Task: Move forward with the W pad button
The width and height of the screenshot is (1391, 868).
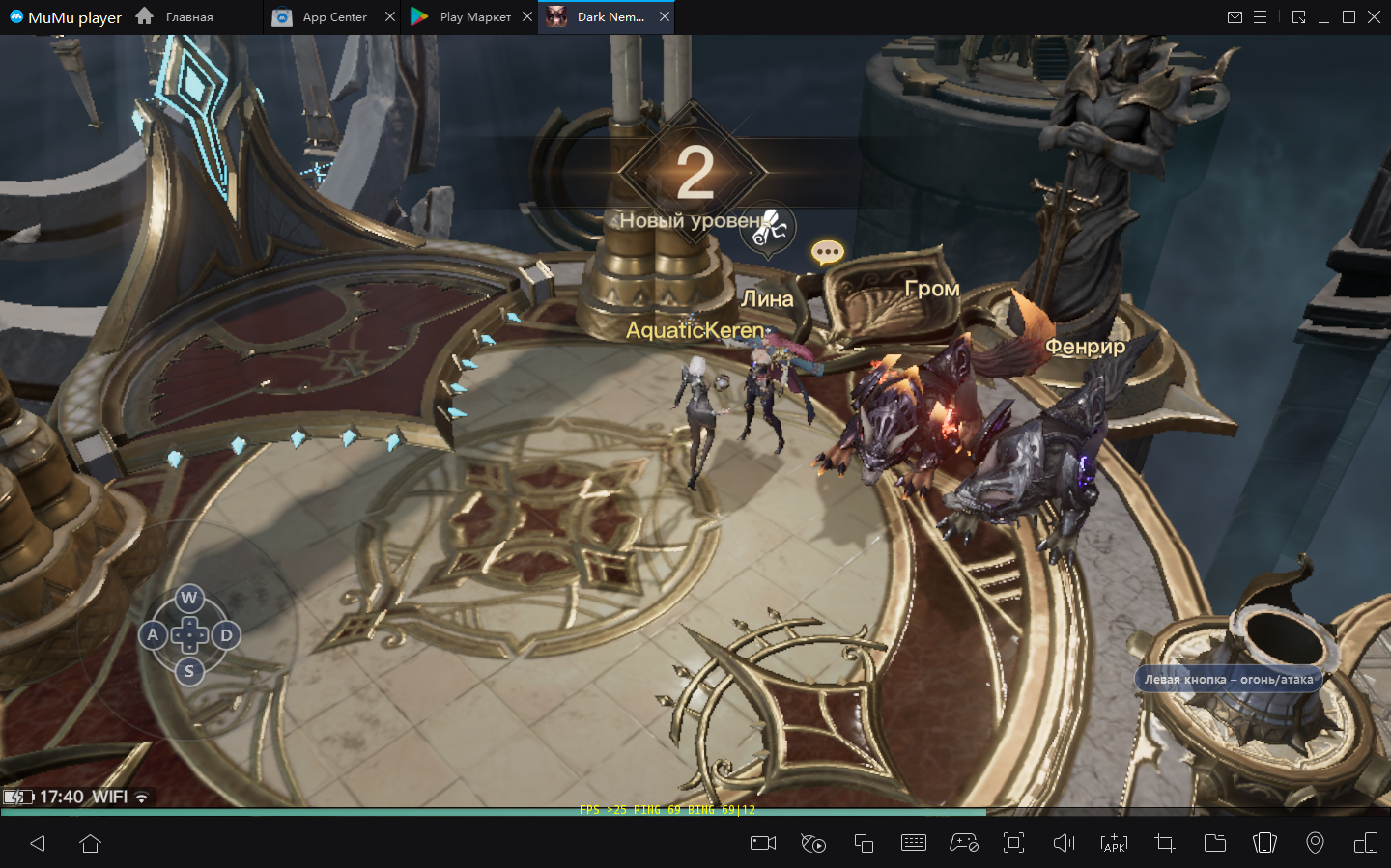Action: click(x=189, y=598)
